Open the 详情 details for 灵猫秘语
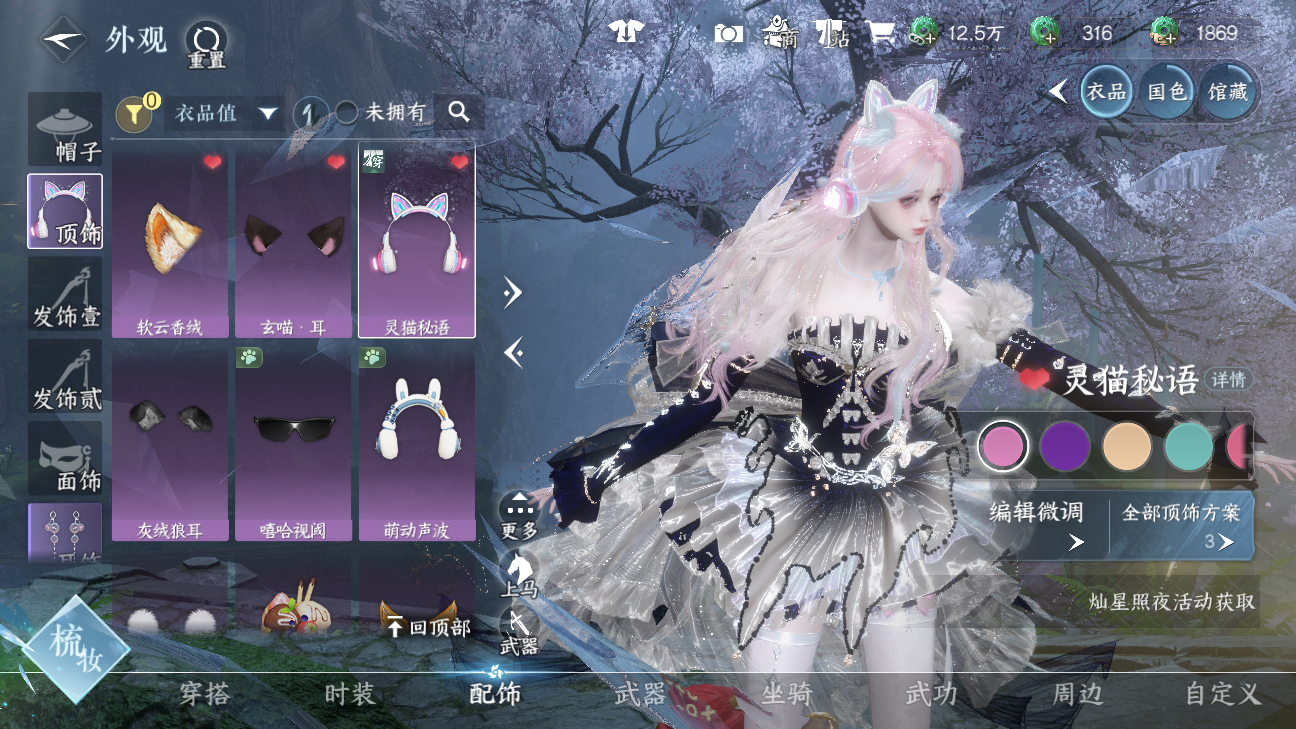The width and height of the screenshot is (1296, 729). click(1227, 380)
